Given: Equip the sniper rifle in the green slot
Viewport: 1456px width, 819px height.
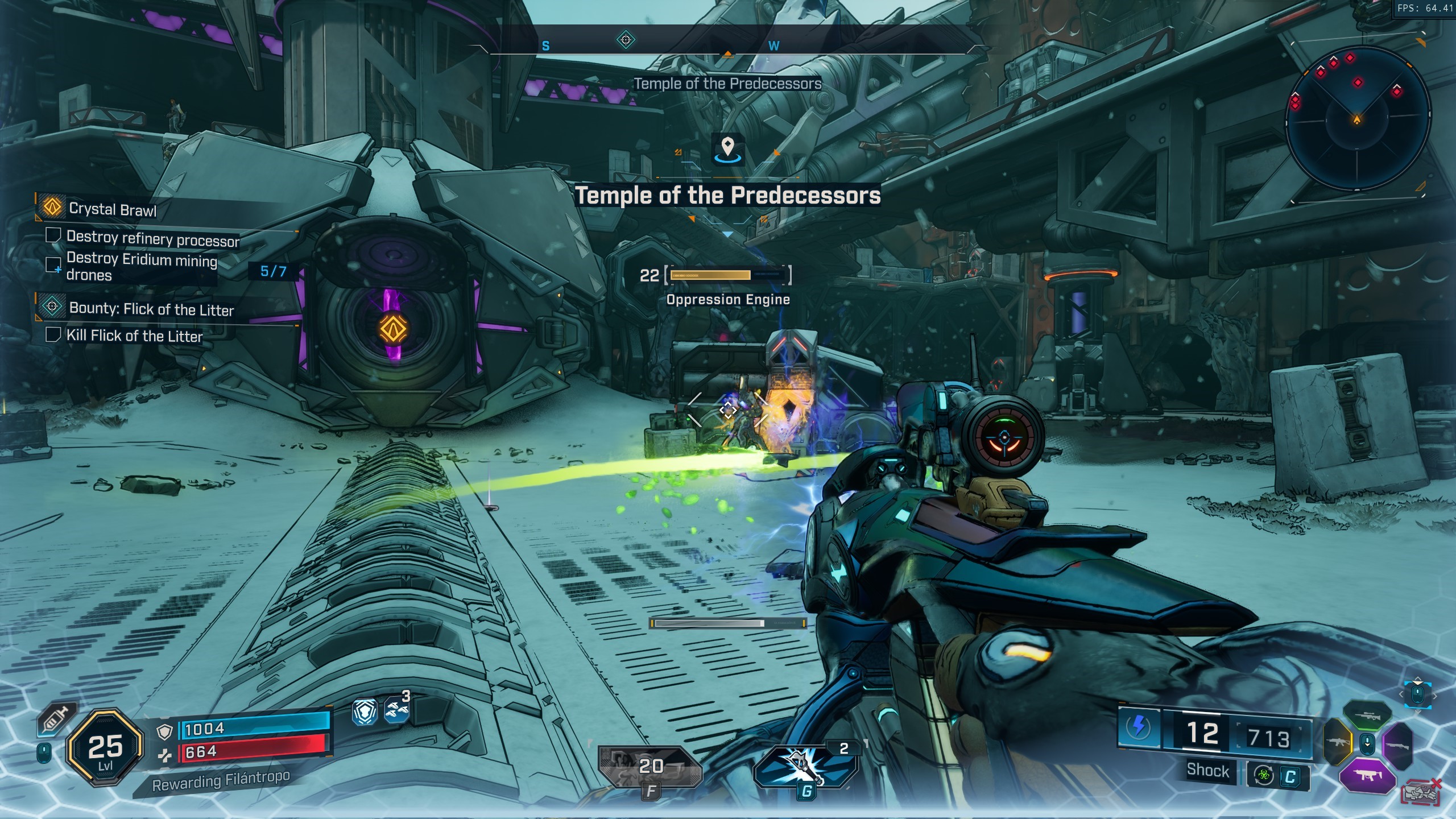Looking at the screenshot, I should point(1367,717).
